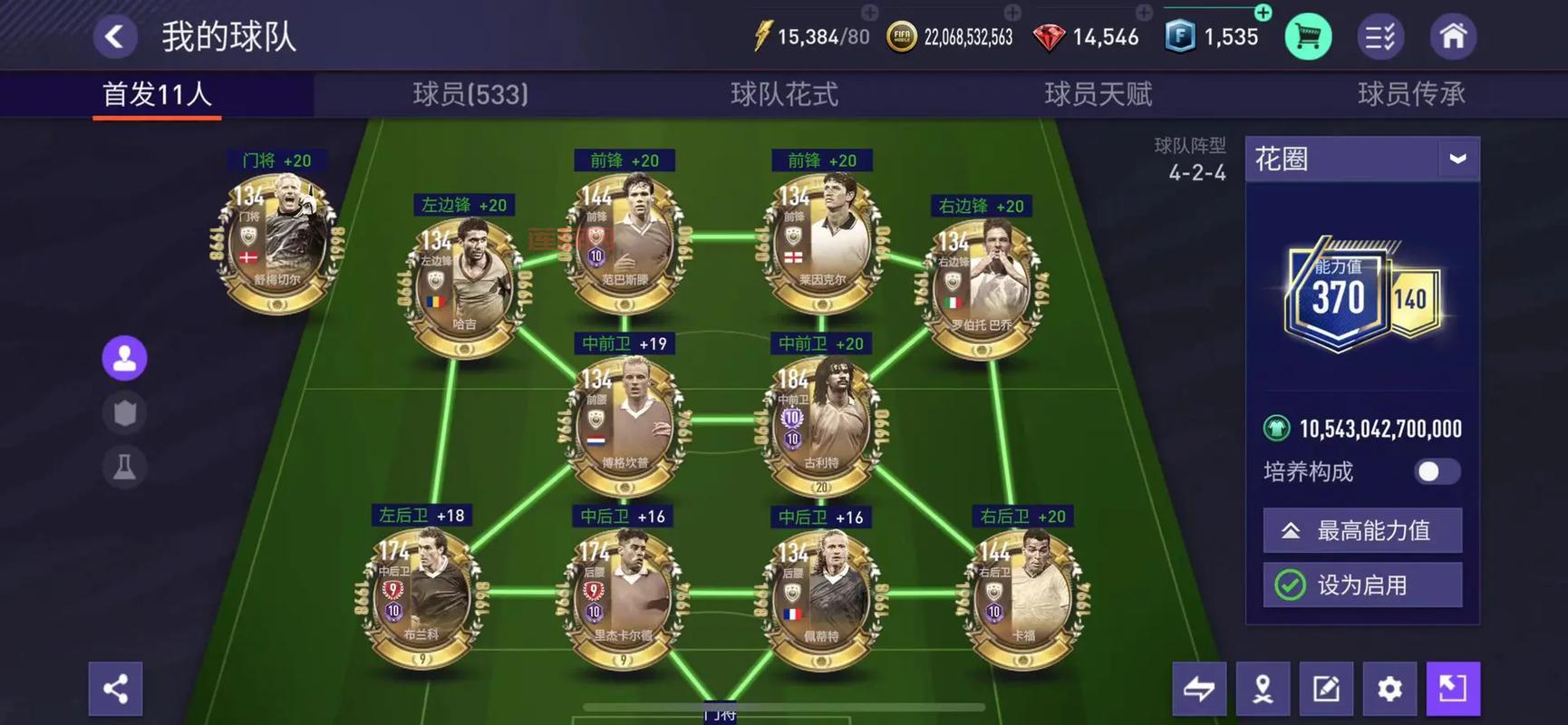
Task: Share the squad via share button
Action: (x=116, y=689)
